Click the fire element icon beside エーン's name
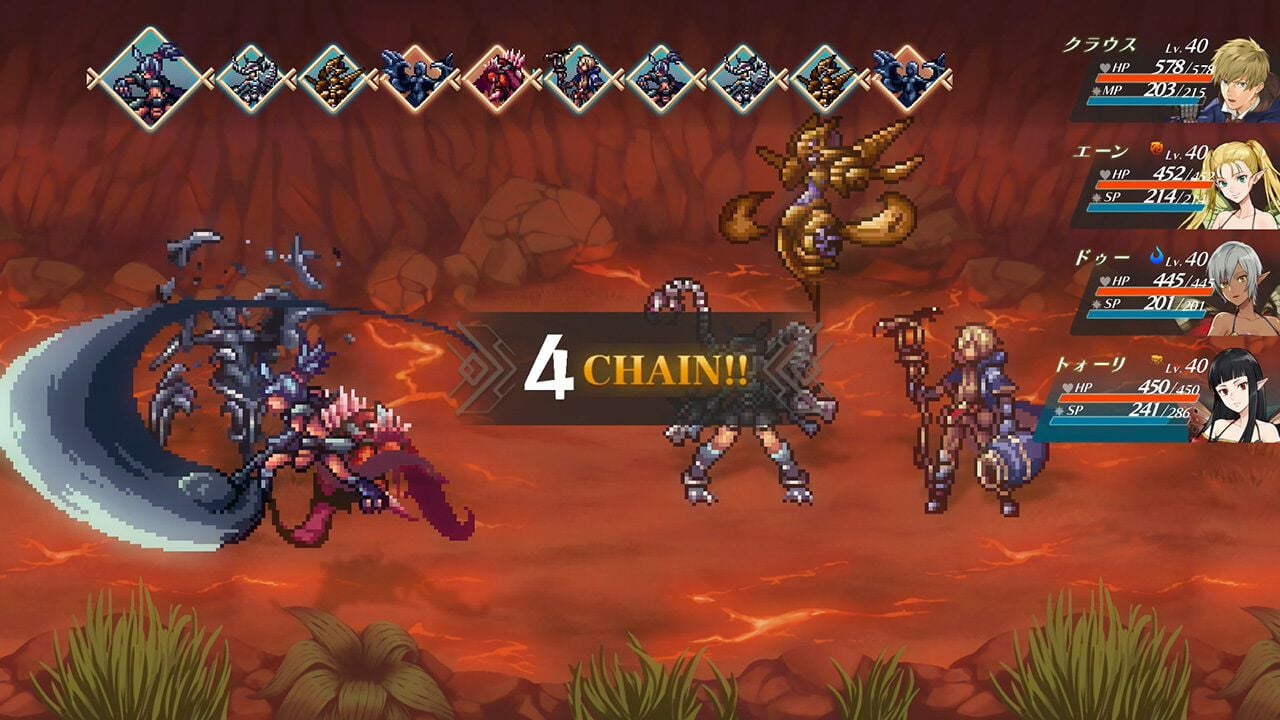This screenshot has width=1280, height=720. [1155, 147]
